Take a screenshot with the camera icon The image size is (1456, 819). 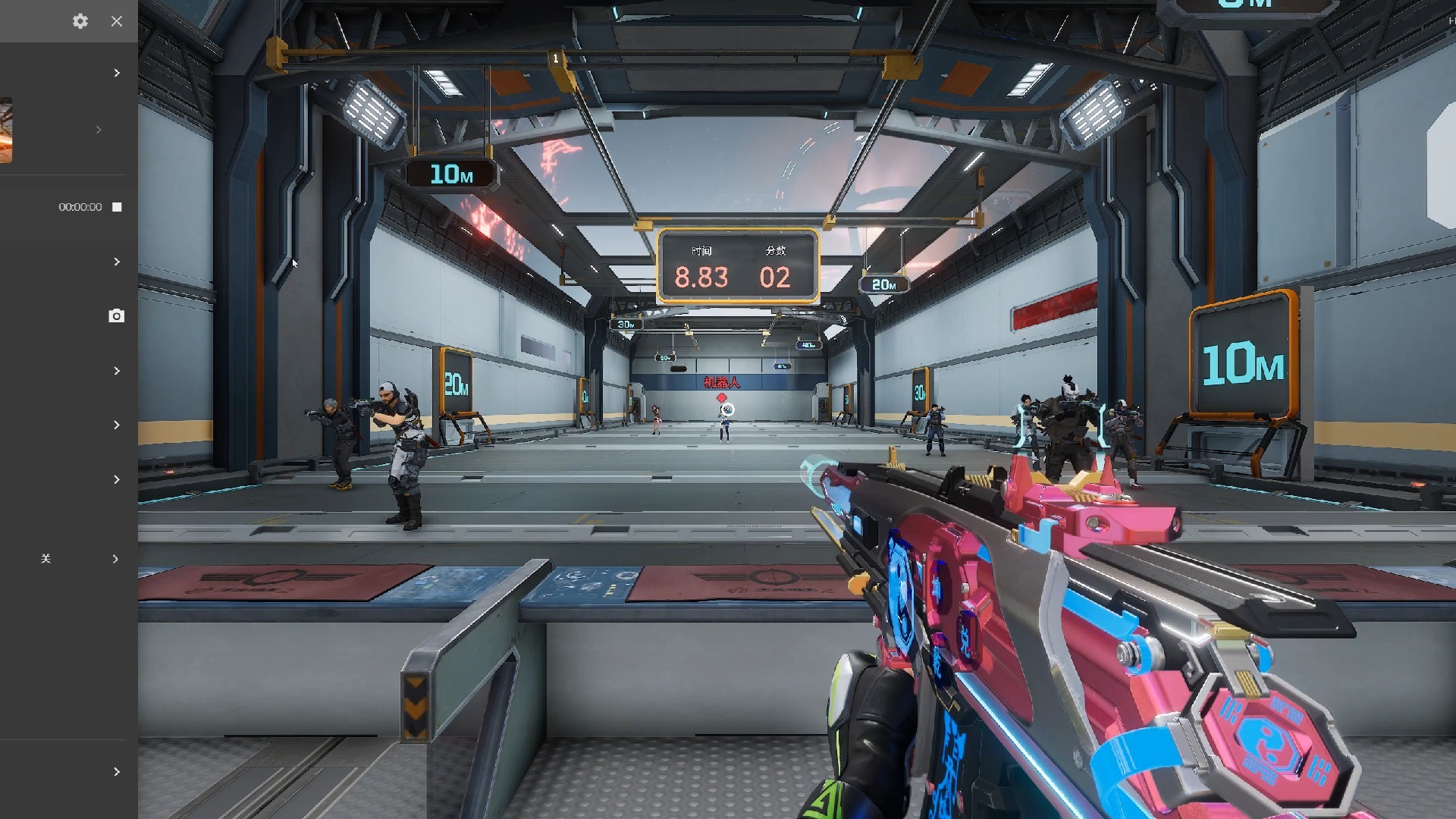[116, 315]
